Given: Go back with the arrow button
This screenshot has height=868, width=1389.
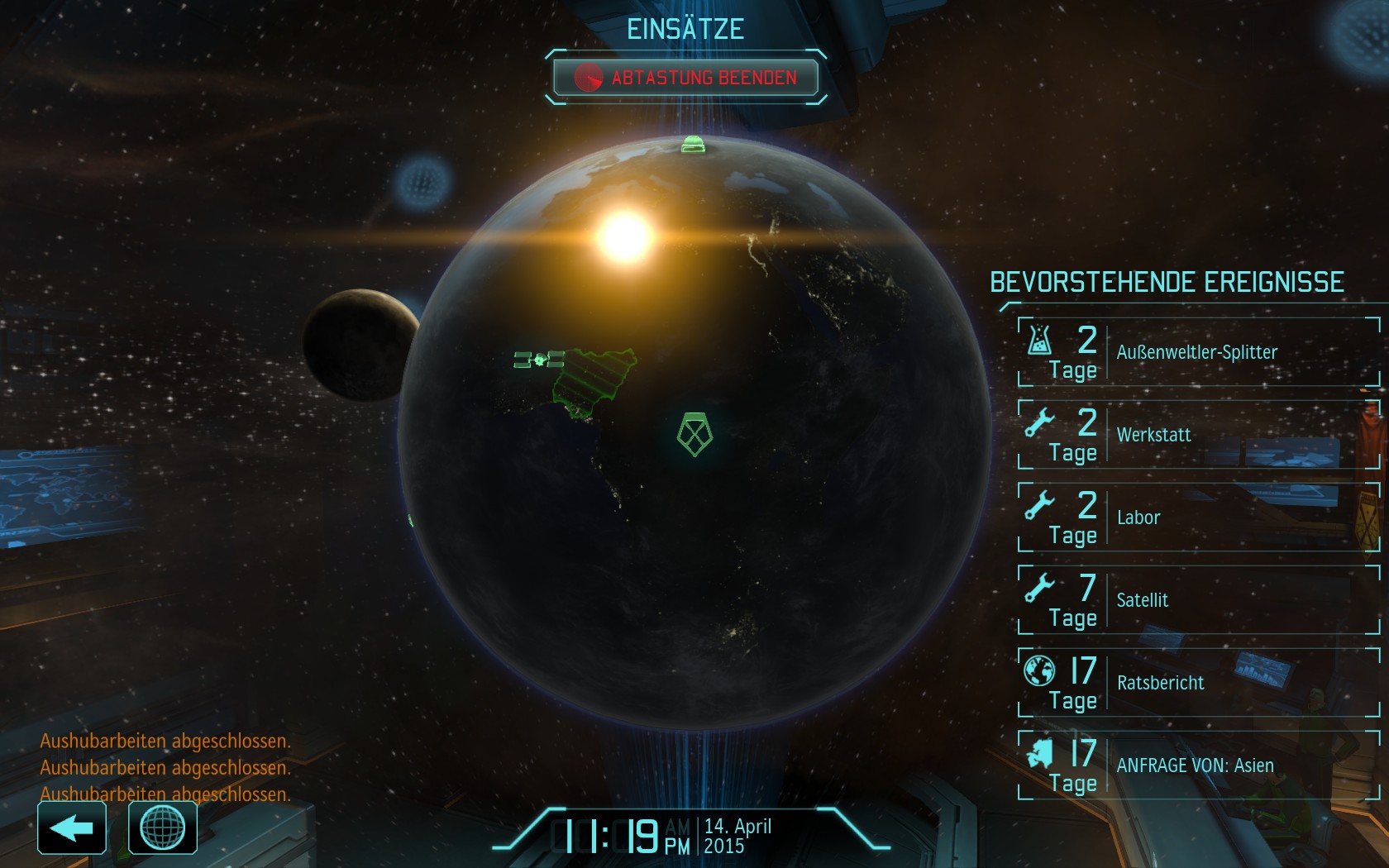Looking at the screenshot, I should pyautogui.click(x=72, y=827).
